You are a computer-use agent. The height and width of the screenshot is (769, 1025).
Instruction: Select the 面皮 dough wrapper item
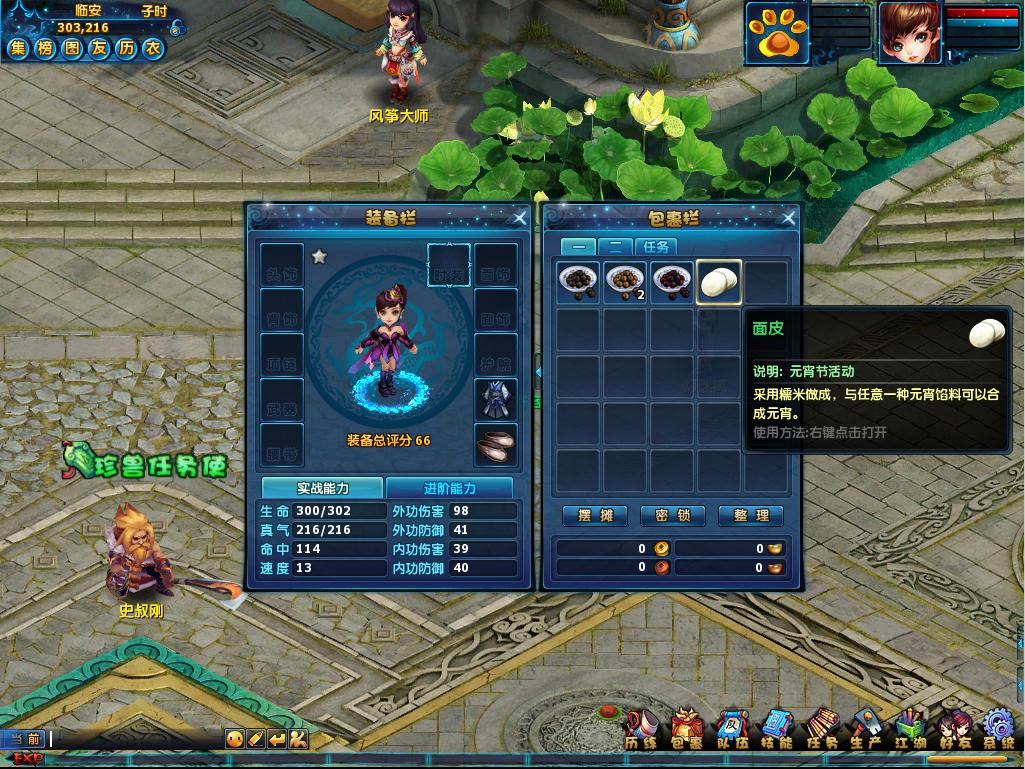tap(719, 283)
